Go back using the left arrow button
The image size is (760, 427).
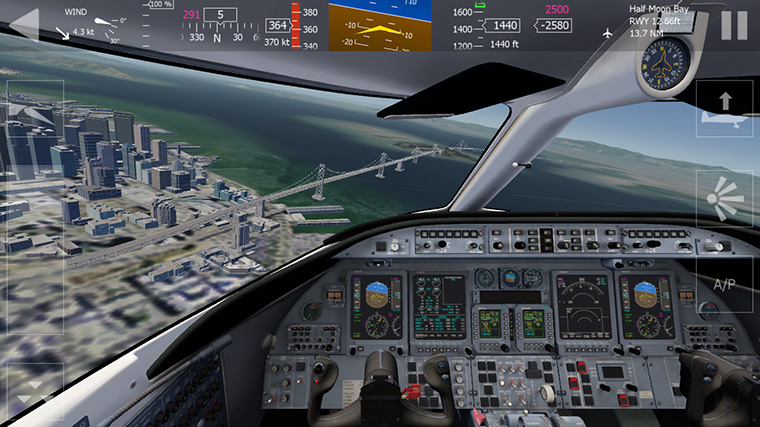[23, 24]
